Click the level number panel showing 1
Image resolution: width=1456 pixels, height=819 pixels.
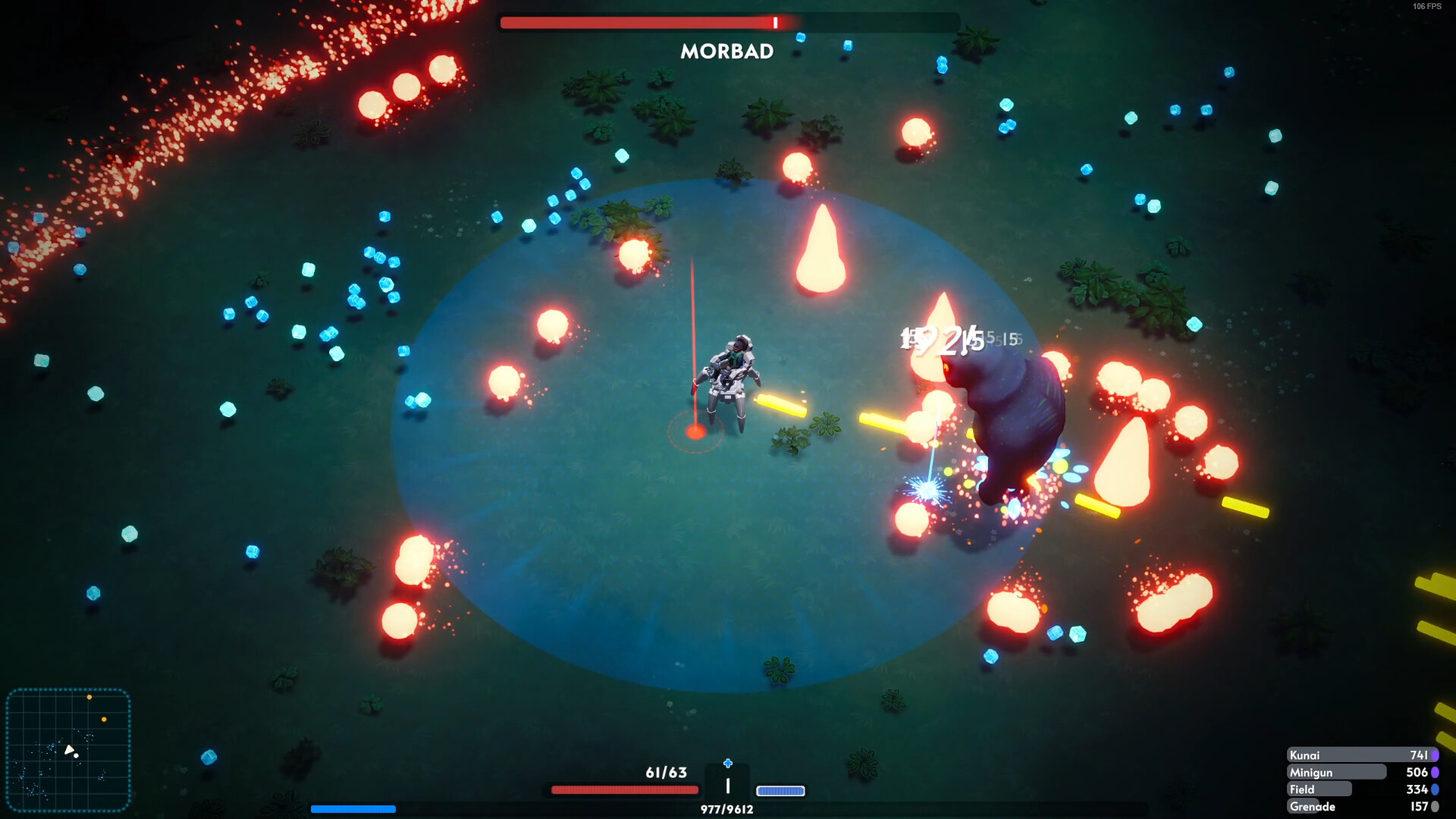click(726, 785)
